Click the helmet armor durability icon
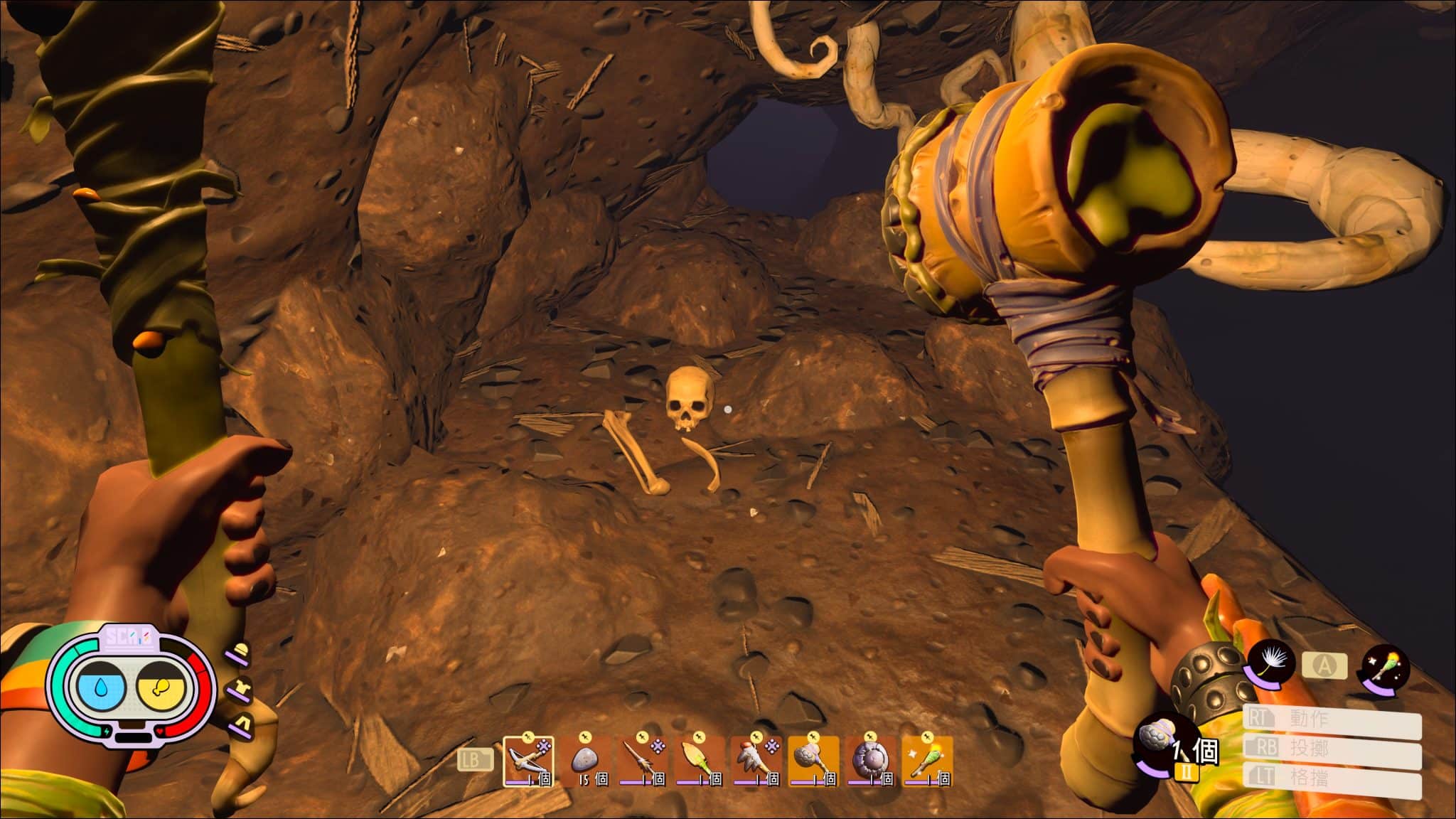1456x819 pixels. coord(241,653)
